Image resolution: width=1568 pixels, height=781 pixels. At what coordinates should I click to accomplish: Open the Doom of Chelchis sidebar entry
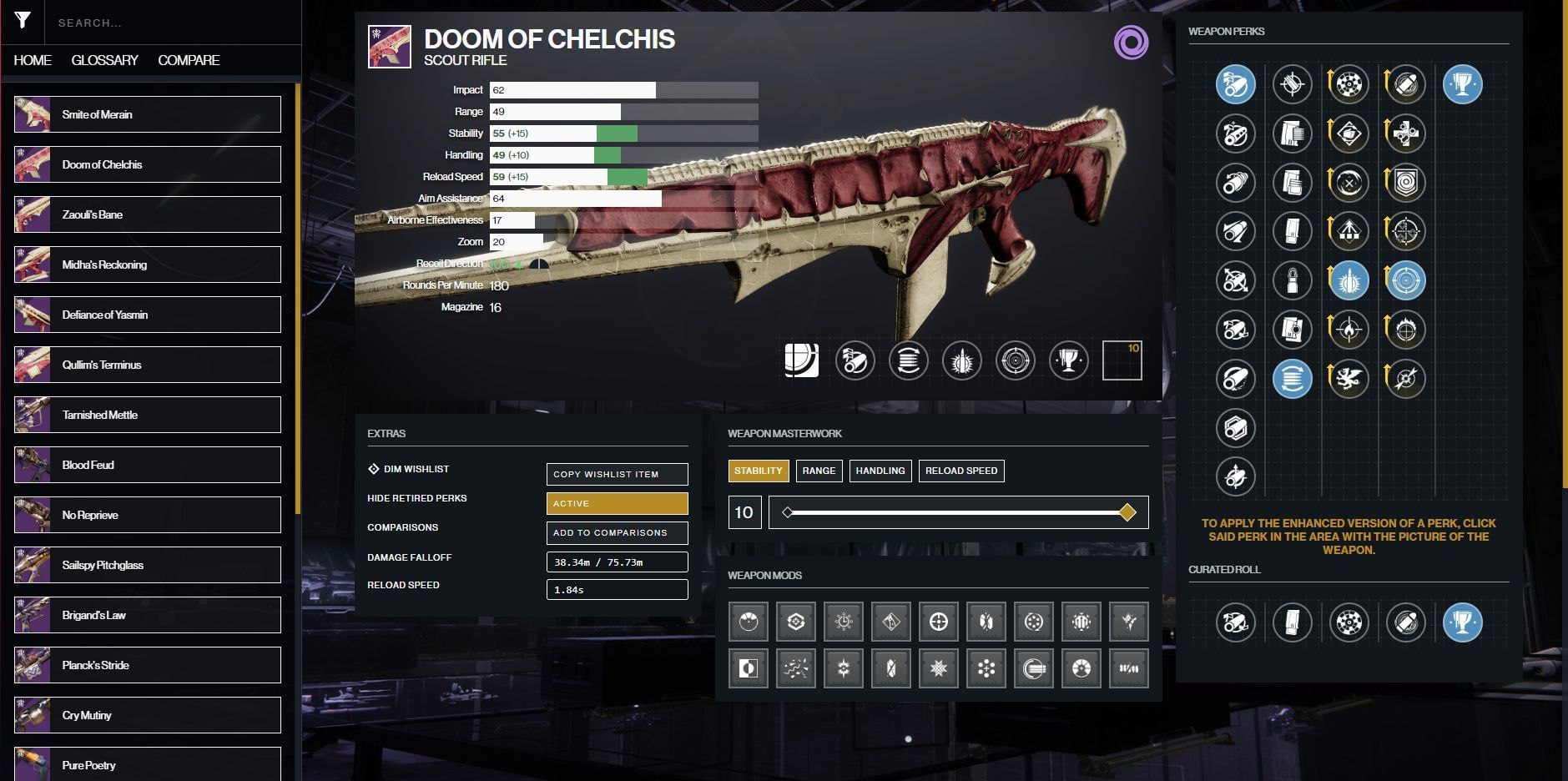(x=148, y=164)
